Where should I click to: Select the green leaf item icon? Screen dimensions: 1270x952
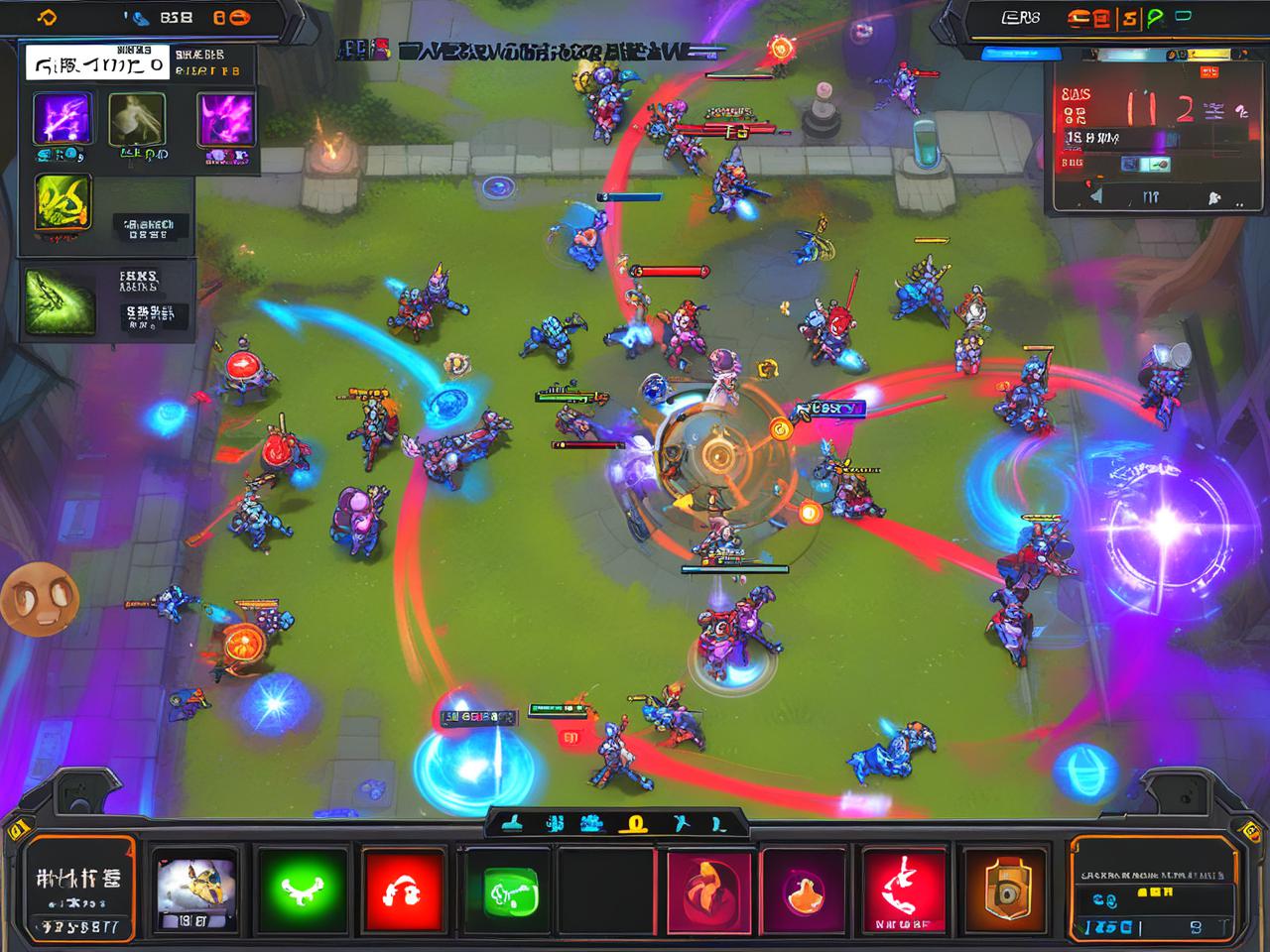click(61, 300)
